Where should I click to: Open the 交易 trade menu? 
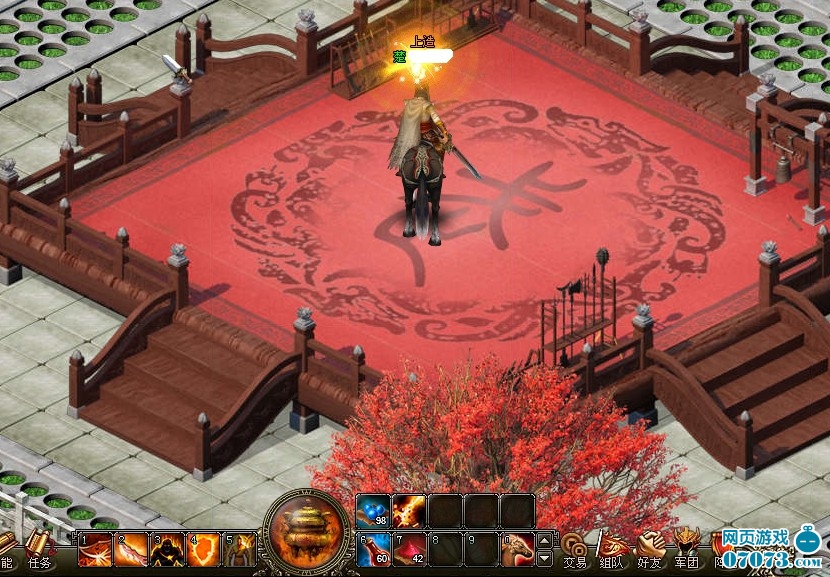coord(574,549)
